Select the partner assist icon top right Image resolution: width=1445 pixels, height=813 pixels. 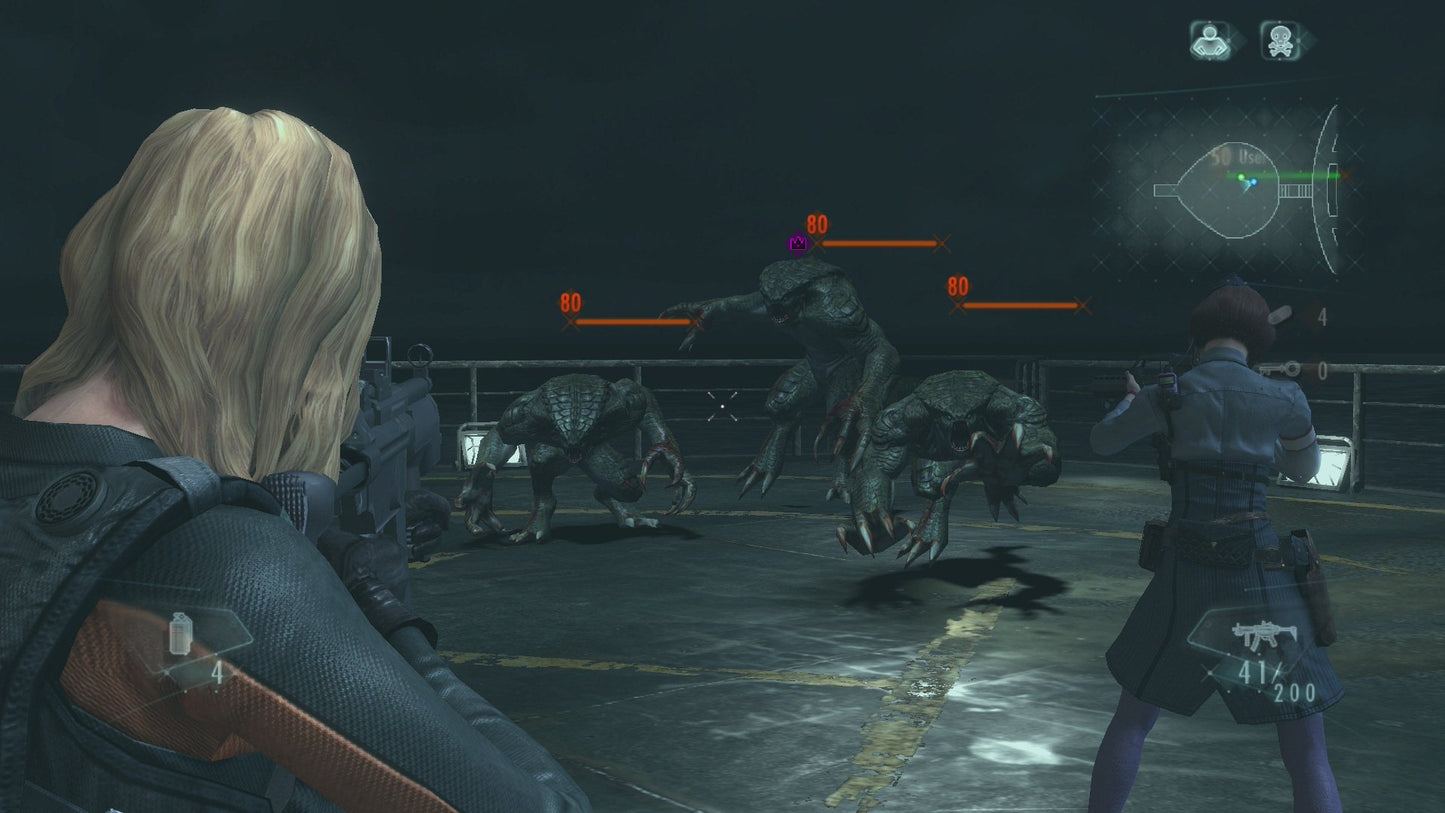tap(1210, 40)
